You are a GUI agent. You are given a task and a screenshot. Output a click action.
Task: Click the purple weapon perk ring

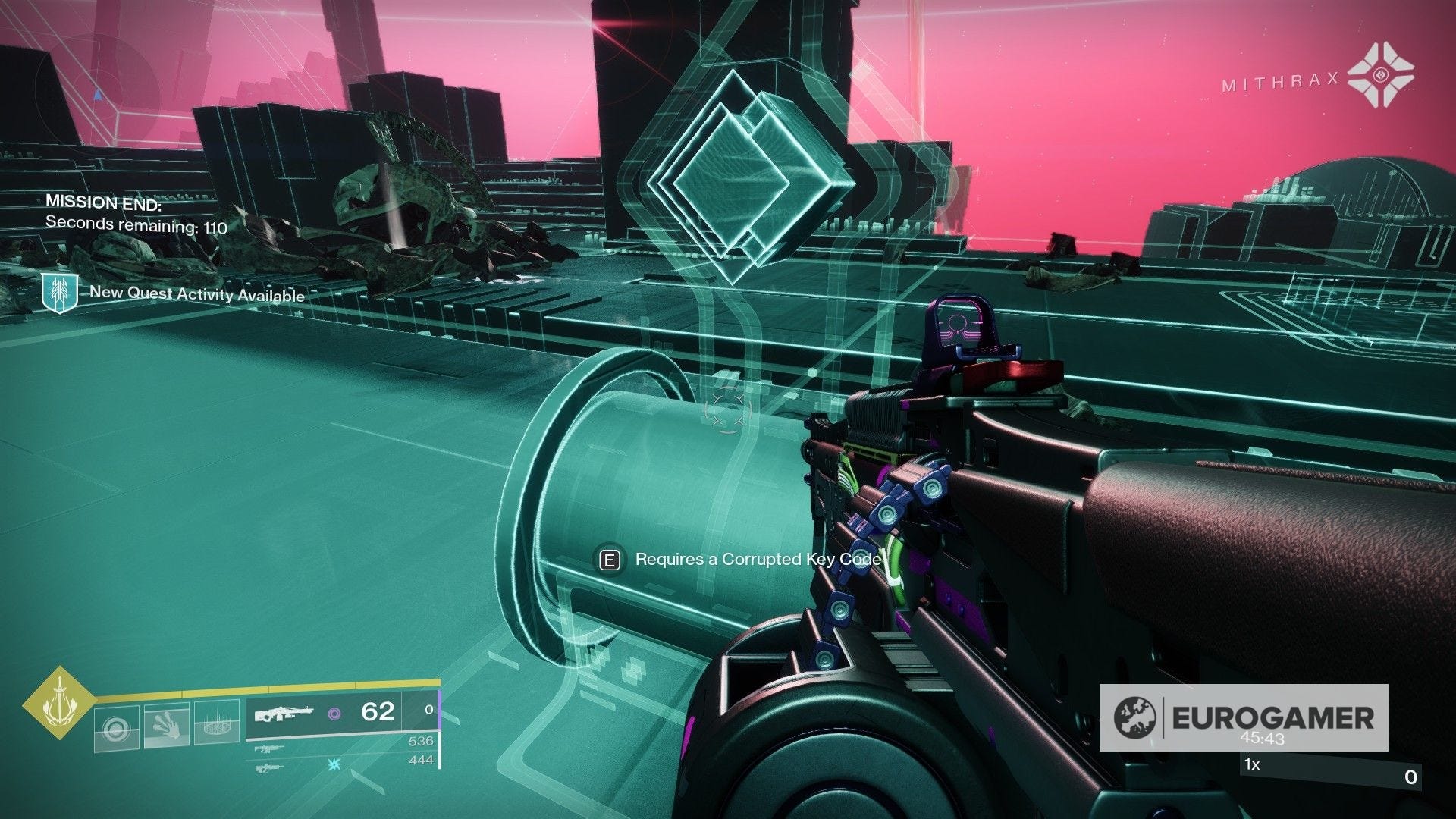[334, 715]
